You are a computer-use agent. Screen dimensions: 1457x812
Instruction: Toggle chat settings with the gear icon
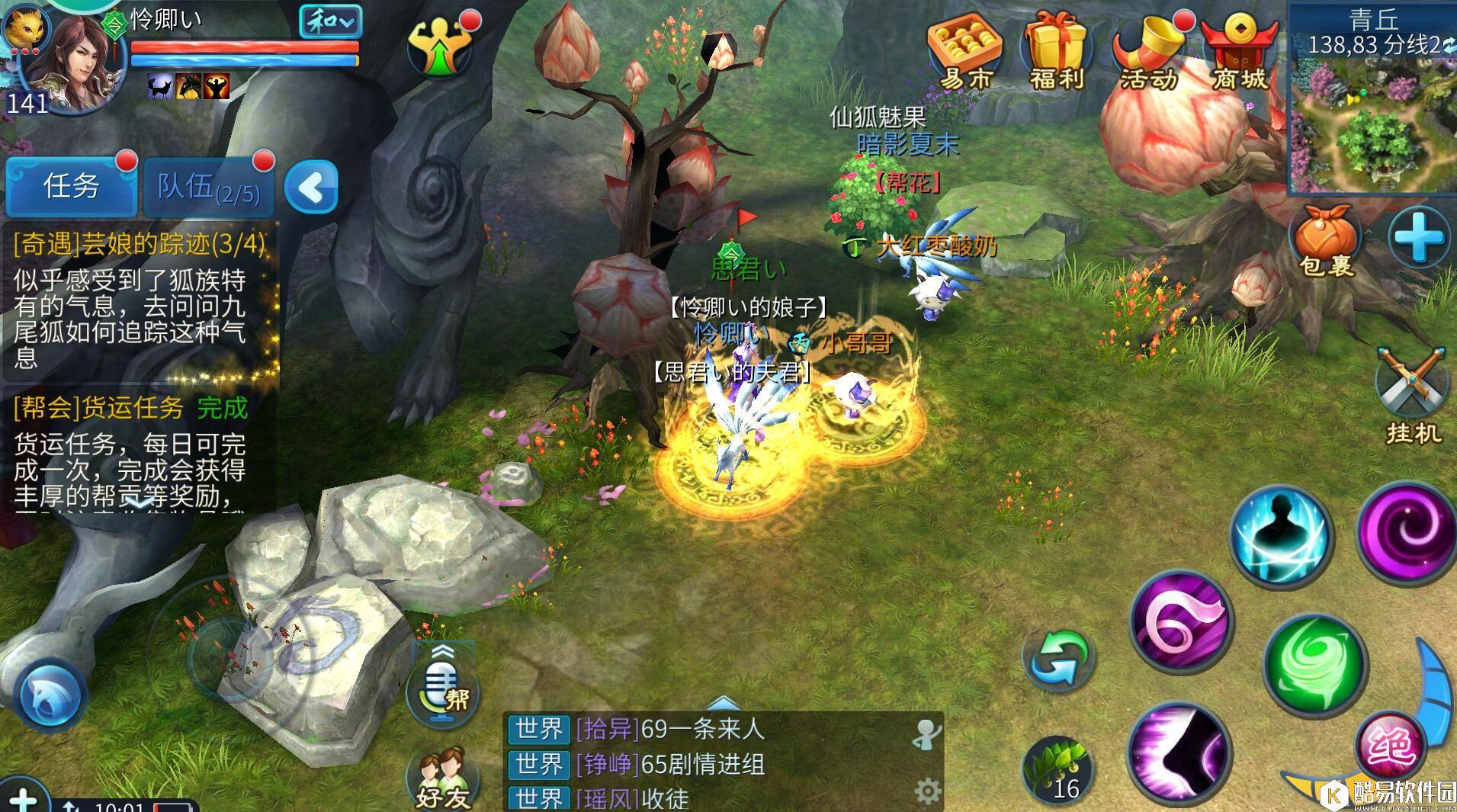[x=928, y=791]
